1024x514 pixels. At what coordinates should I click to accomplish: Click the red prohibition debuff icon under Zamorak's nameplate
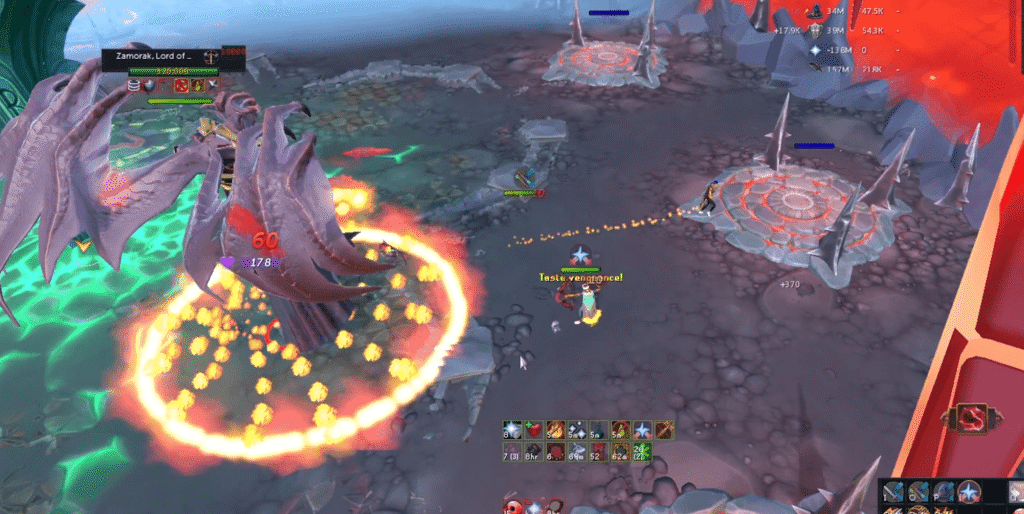183,86
